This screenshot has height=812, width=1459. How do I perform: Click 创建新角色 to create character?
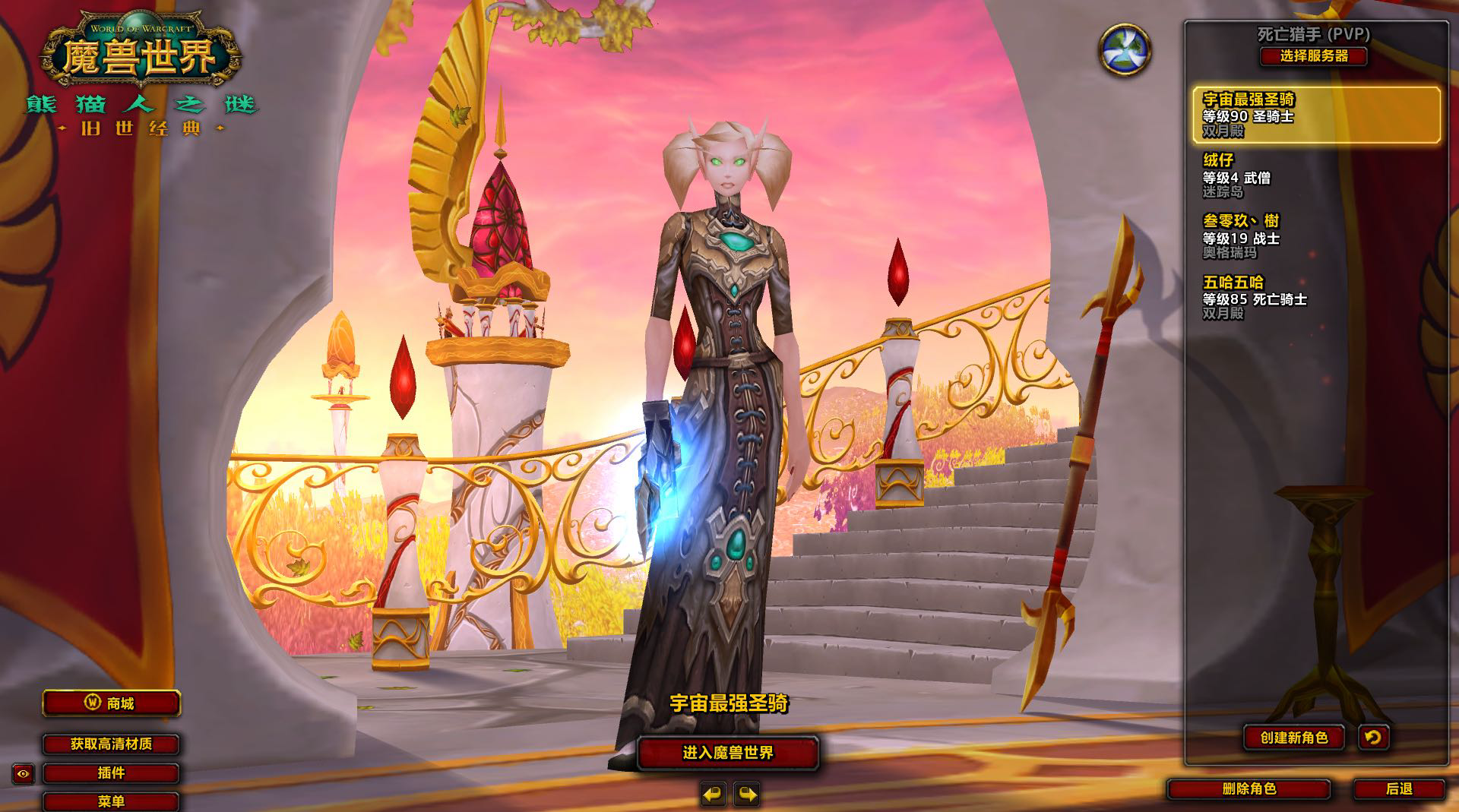click(x=1293, y=738)
